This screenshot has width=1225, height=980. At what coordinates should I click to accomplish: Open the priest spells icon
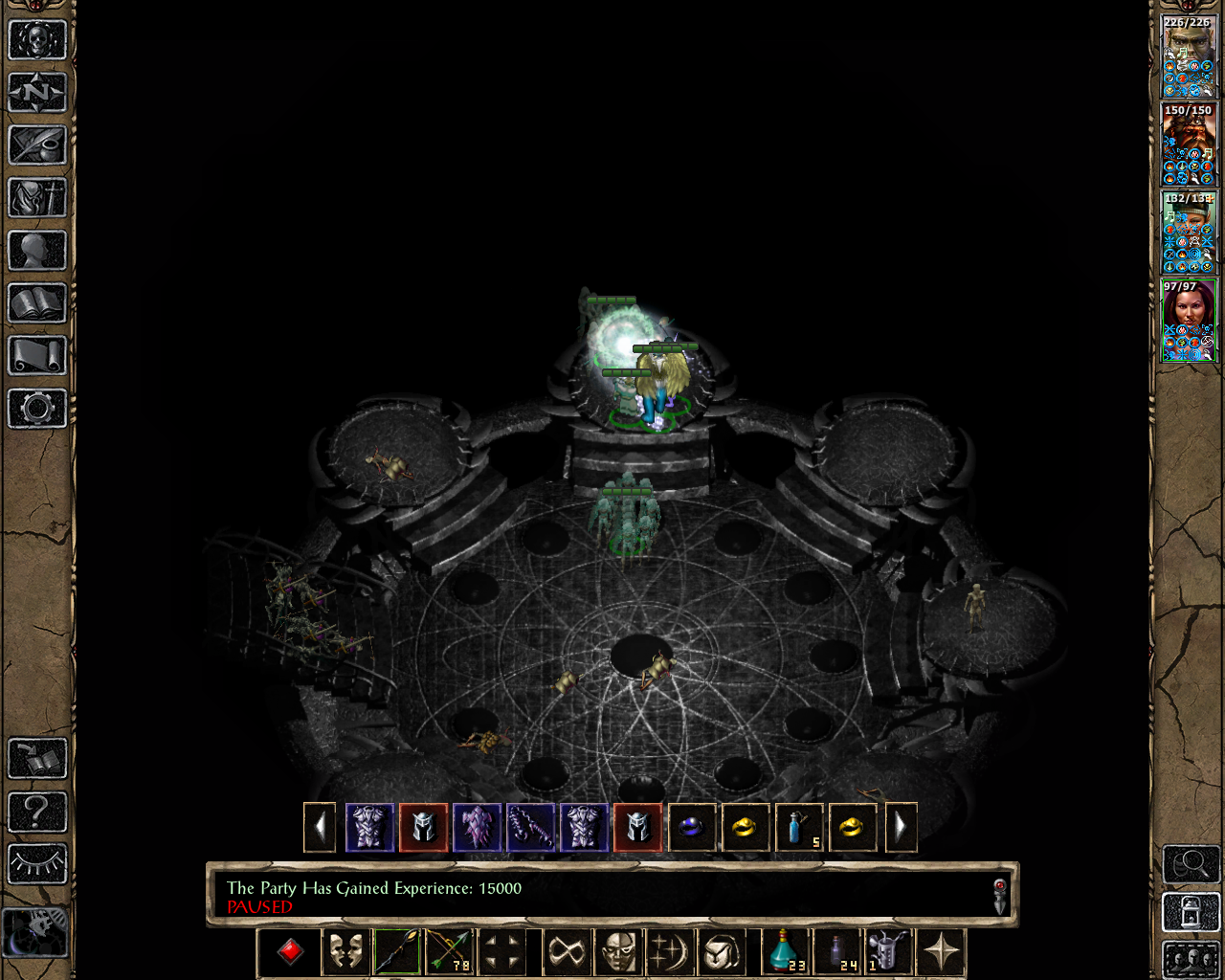click(x=36, y=354)
